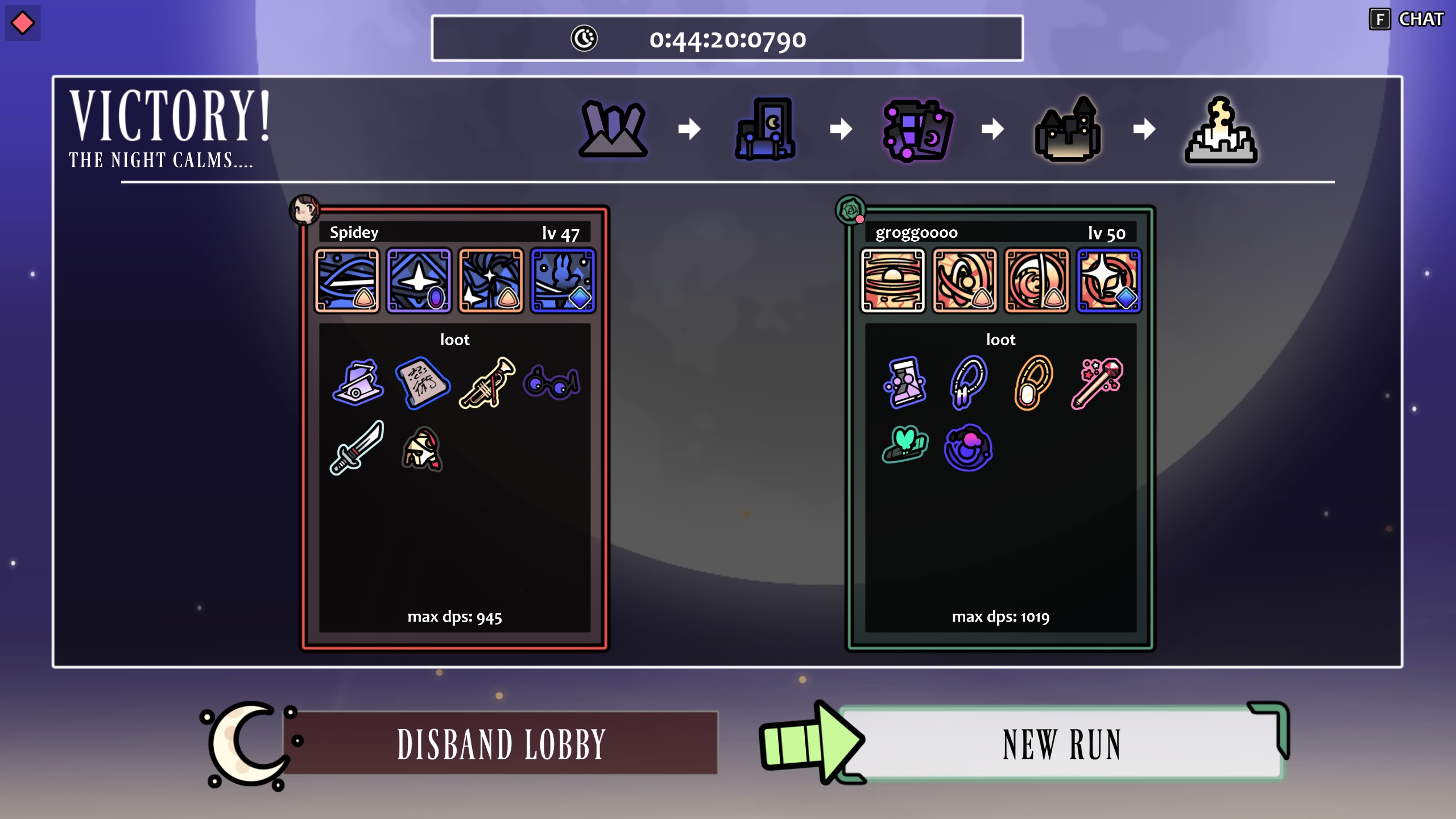Disband the lobby
The height and width of the screenshot is (819, 1456).
tap(501, 744)
